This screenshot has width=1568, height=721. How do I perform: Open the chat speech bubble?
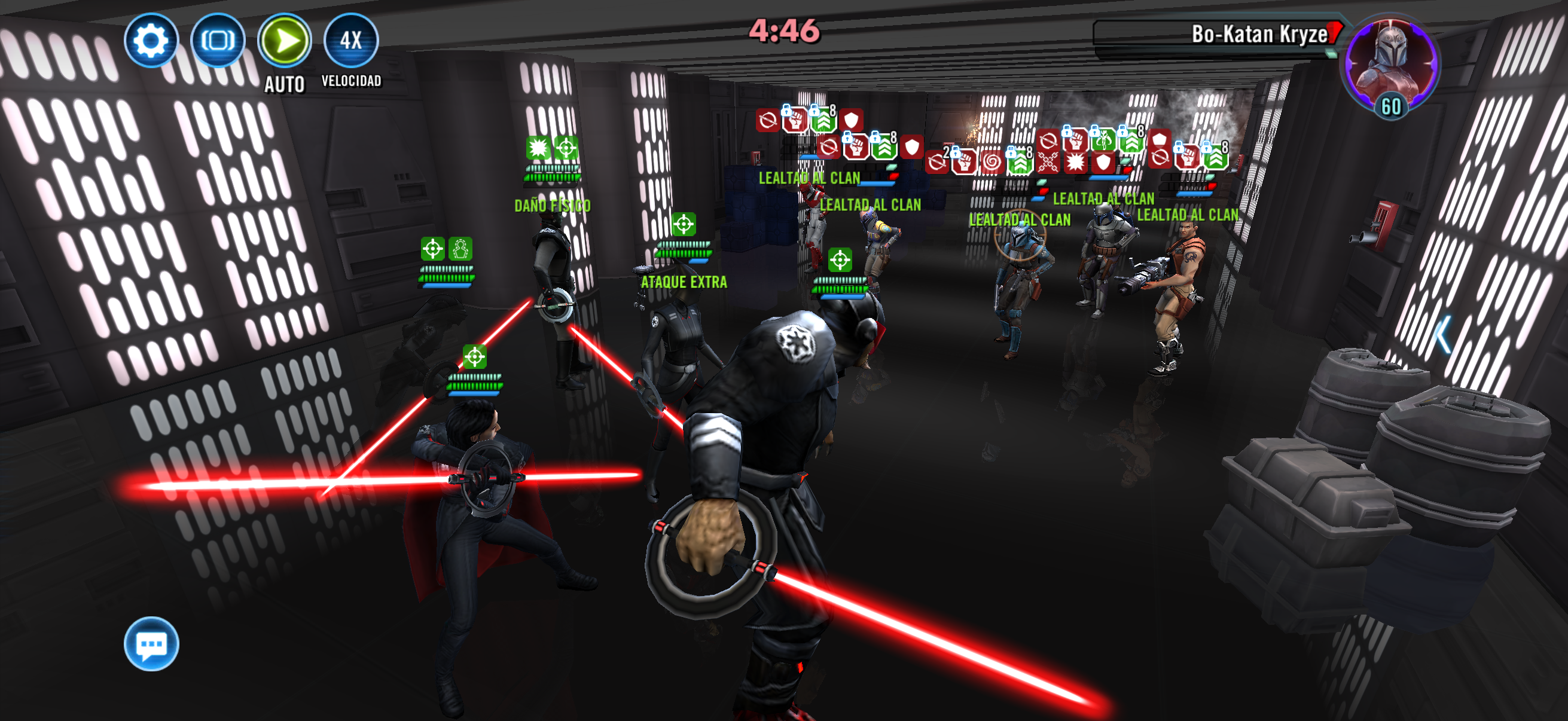[x=151, y=643]
